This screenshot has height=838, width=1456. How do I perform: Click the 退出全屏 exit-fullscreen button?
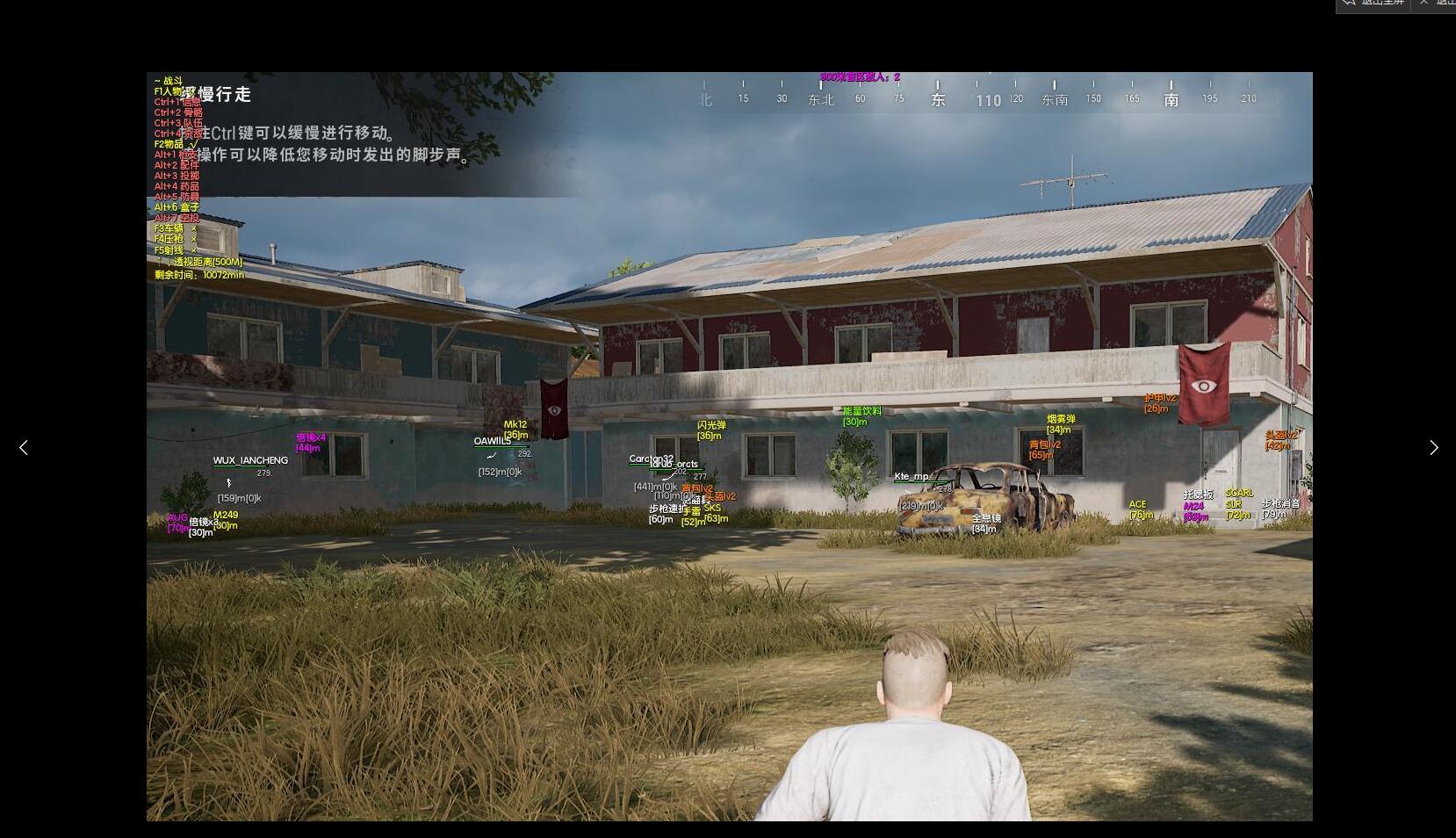[1373, 4]
